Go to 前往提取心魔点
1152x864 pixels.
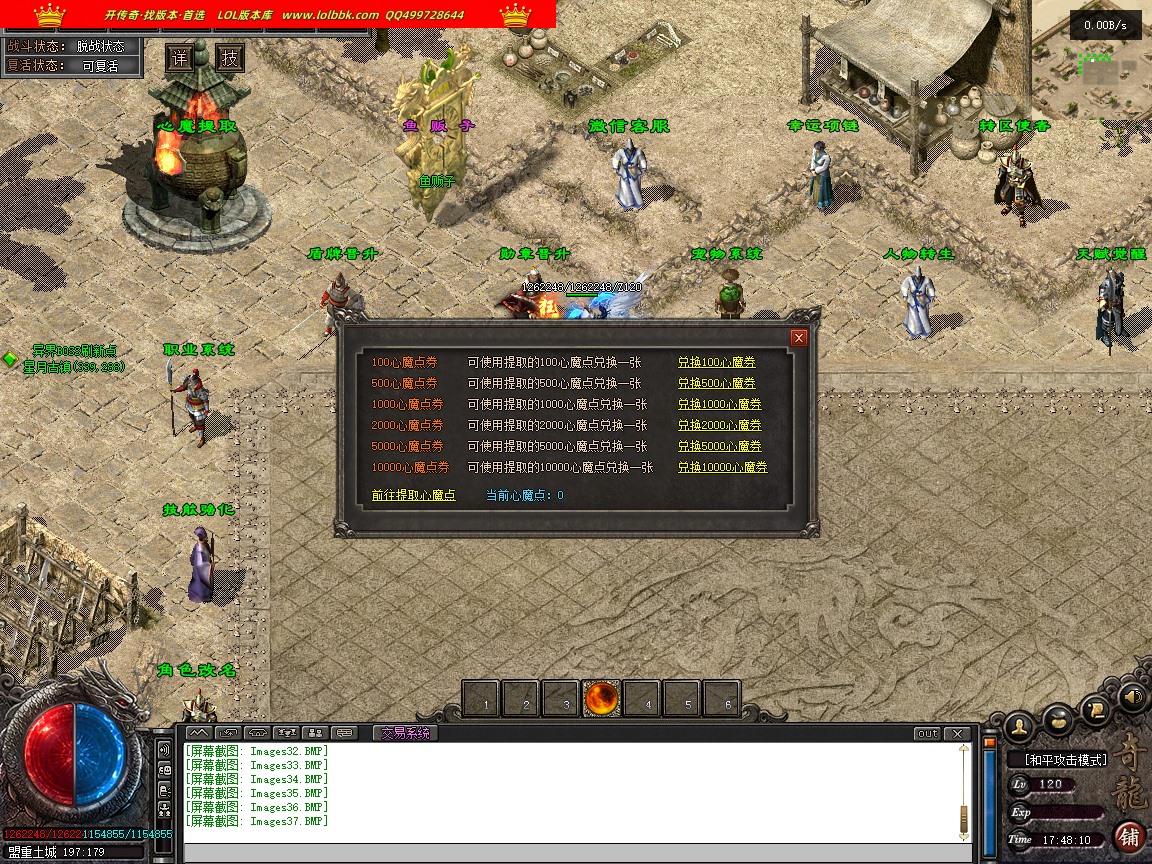[x=413, y=495]
